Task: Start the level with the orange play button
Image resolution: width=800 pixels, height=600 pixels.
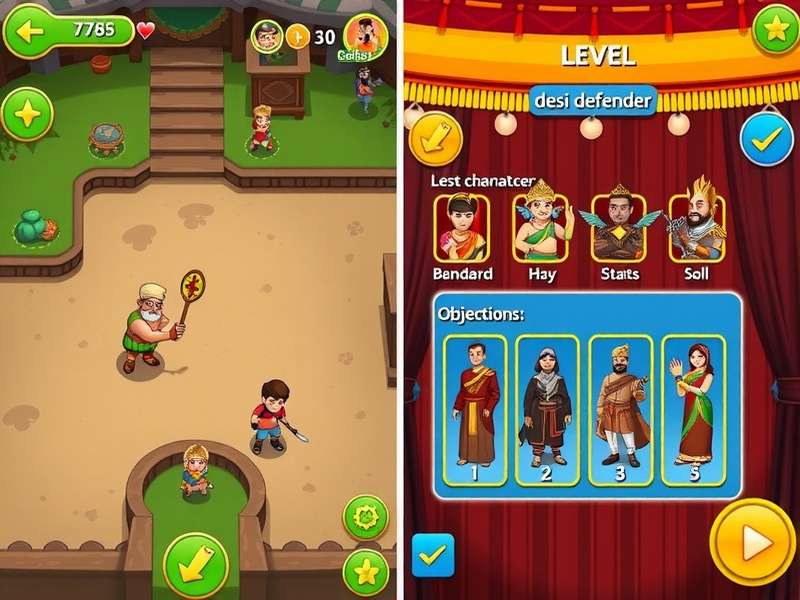Action: click(752, 543)
